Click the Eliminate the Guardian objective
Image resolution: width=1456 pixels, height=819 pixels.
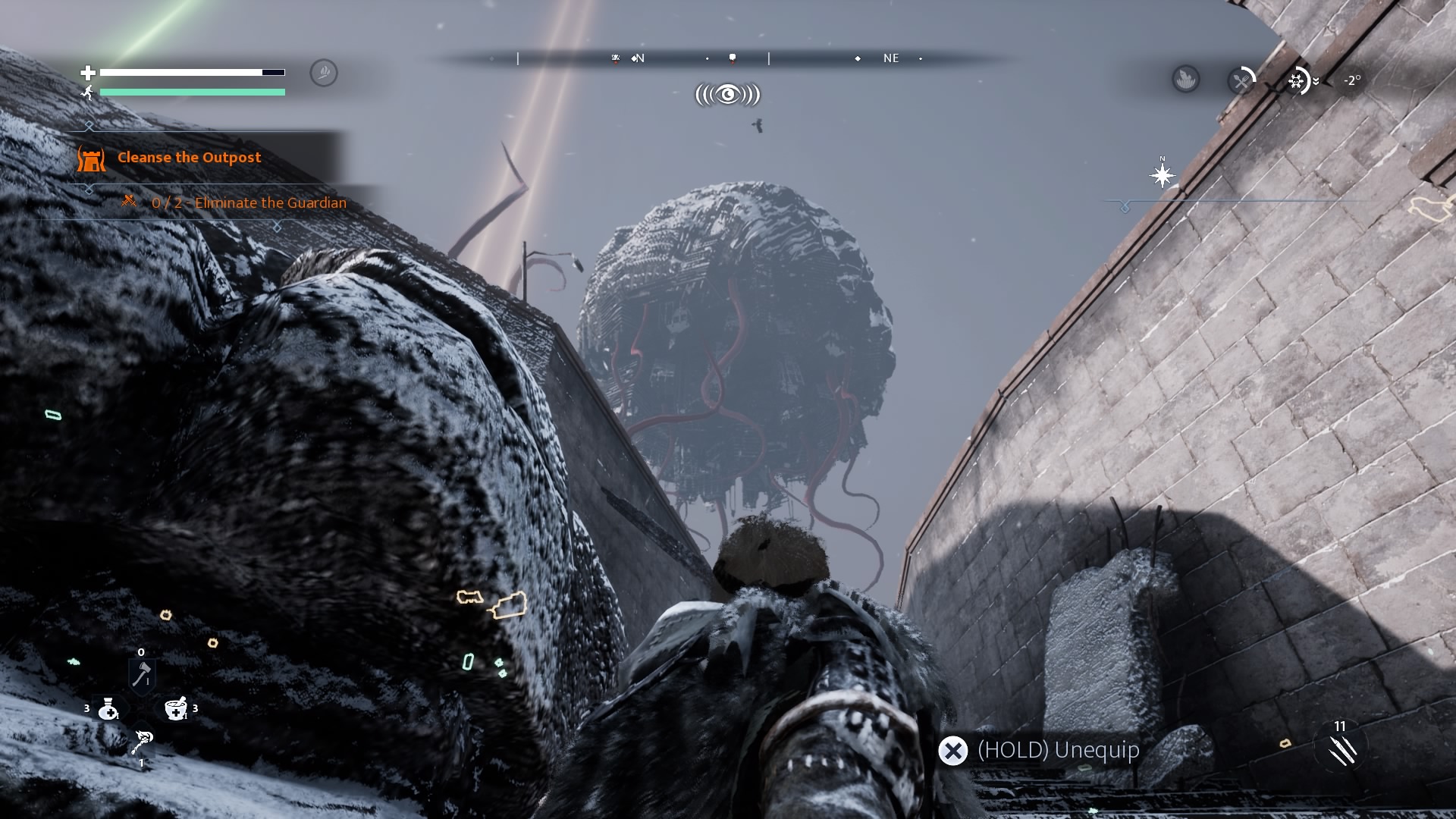[249, 203]
